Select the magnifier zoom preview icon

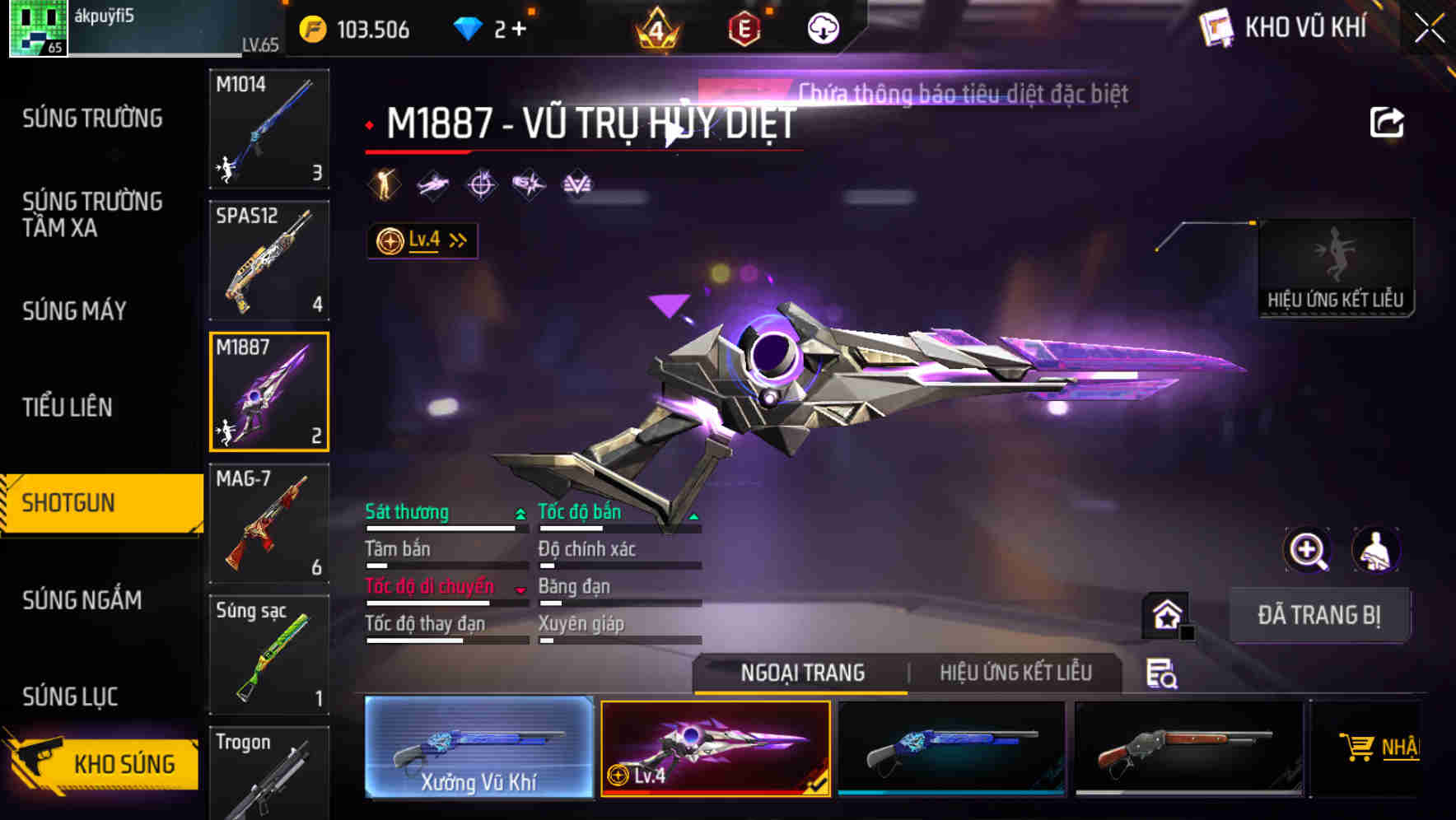point(1306,550)
